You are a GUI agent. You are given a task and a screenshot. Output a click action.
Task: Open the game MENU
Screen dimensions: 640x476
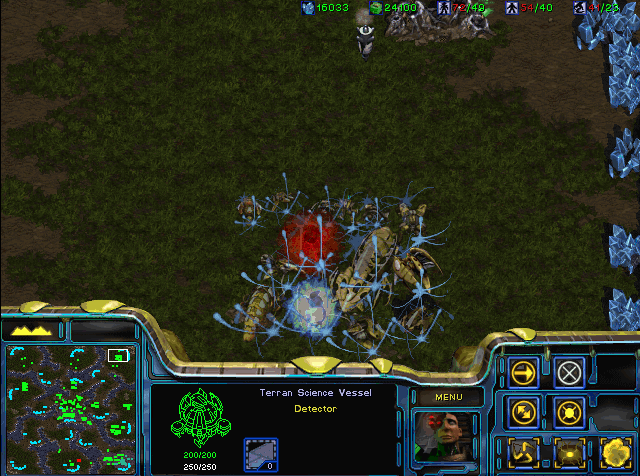(x=446, y=397)
